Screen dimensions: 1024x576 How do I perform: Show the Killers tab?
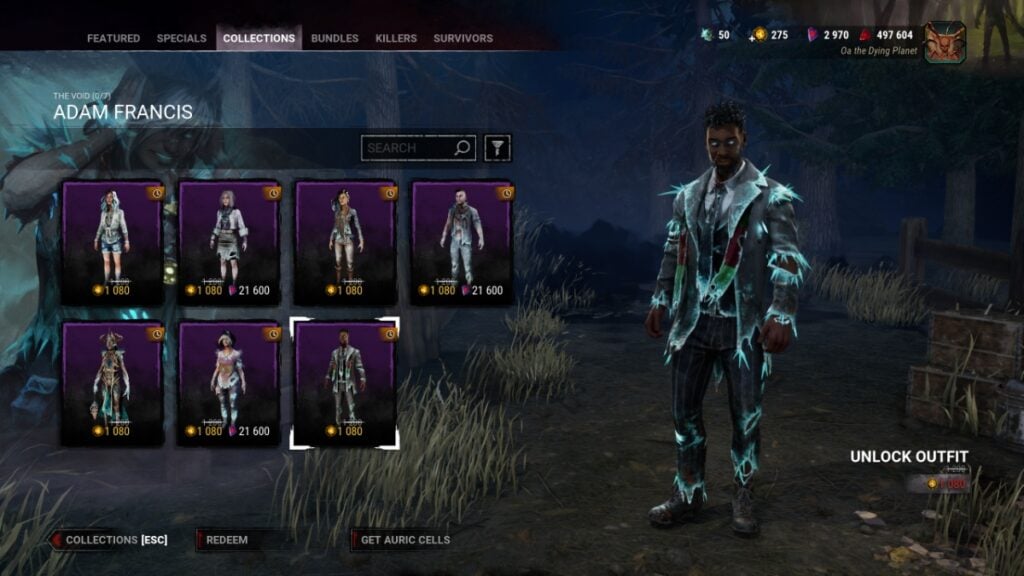[x=396, y=39]
